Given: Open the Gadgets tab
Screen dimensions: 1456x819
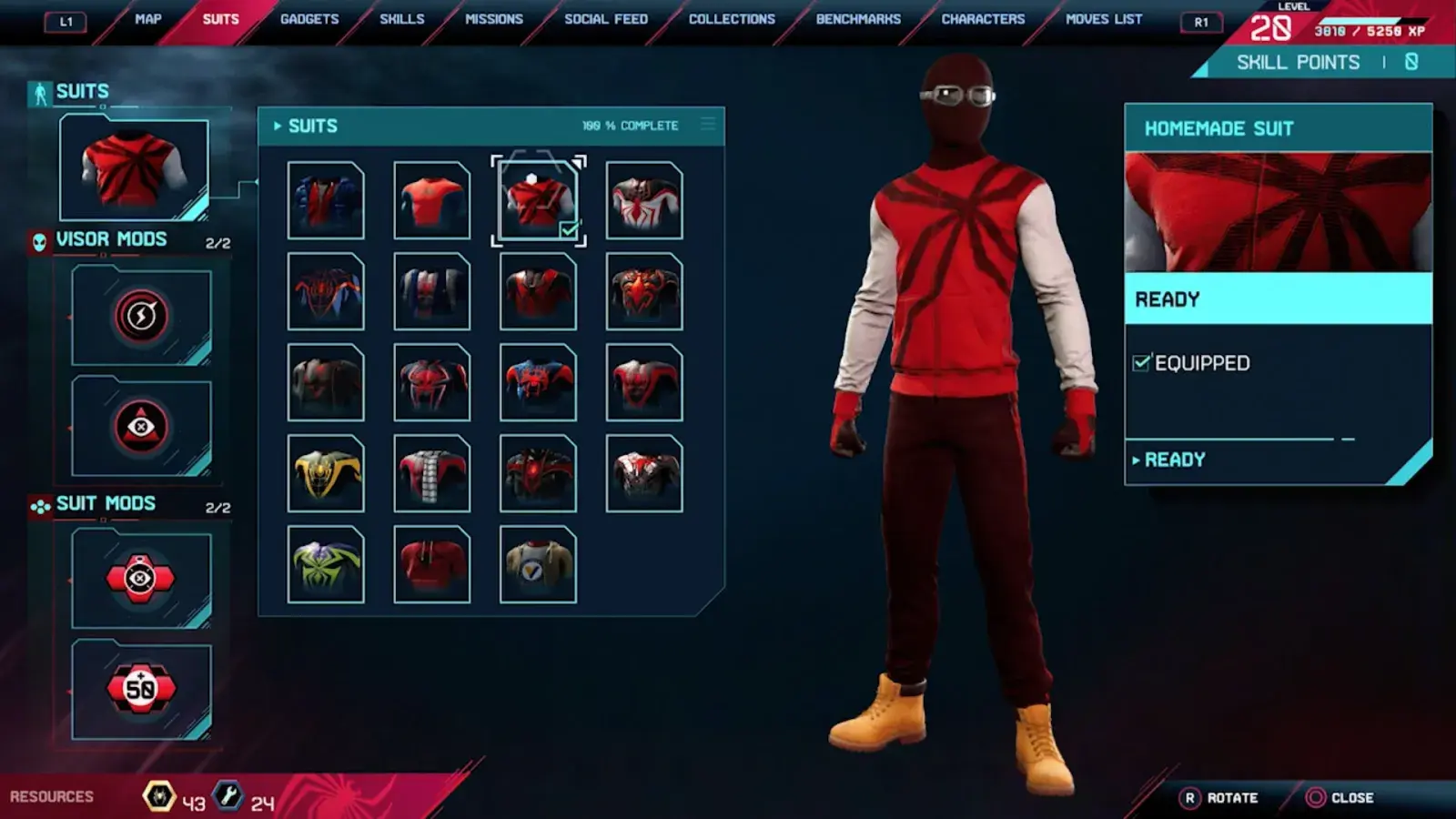Looking at the screenshot, I should click(x=309, y=19).
